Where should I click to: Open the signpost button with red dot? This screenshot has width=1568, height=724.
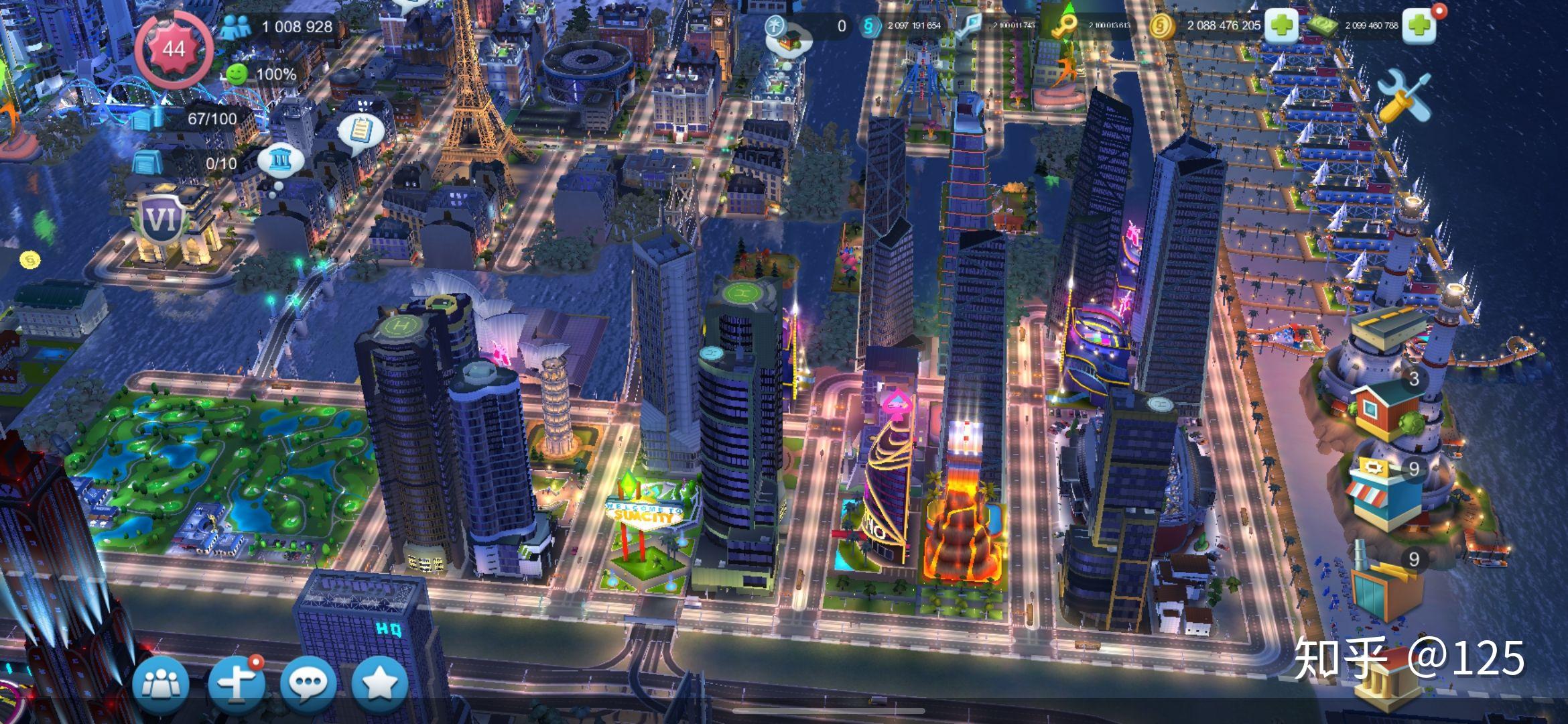tap(236, 684)
